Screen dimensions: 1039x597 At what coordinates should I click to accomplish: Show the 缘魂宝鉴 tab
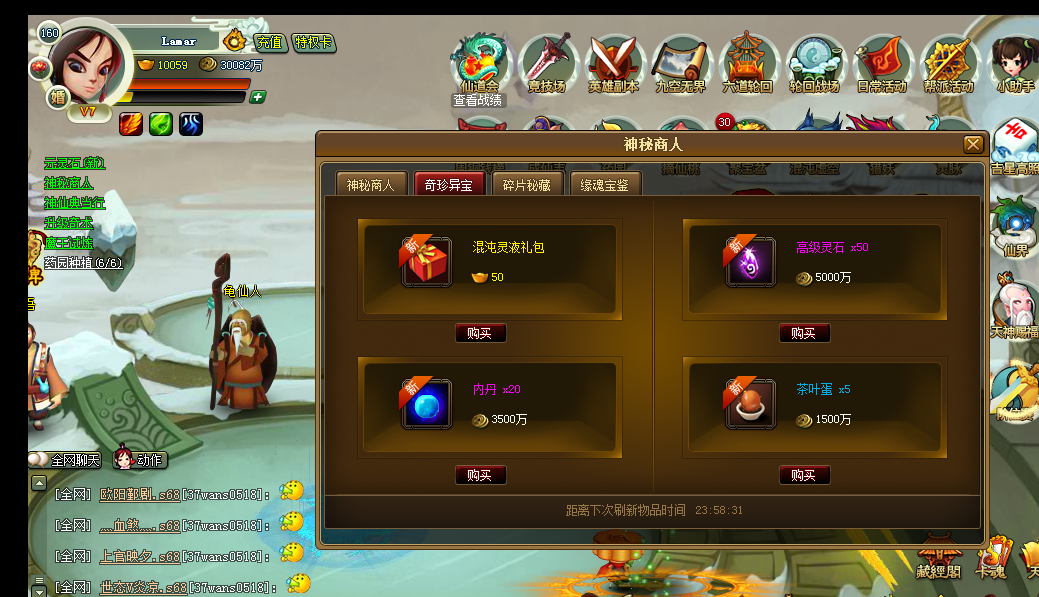tap(605, 184)
